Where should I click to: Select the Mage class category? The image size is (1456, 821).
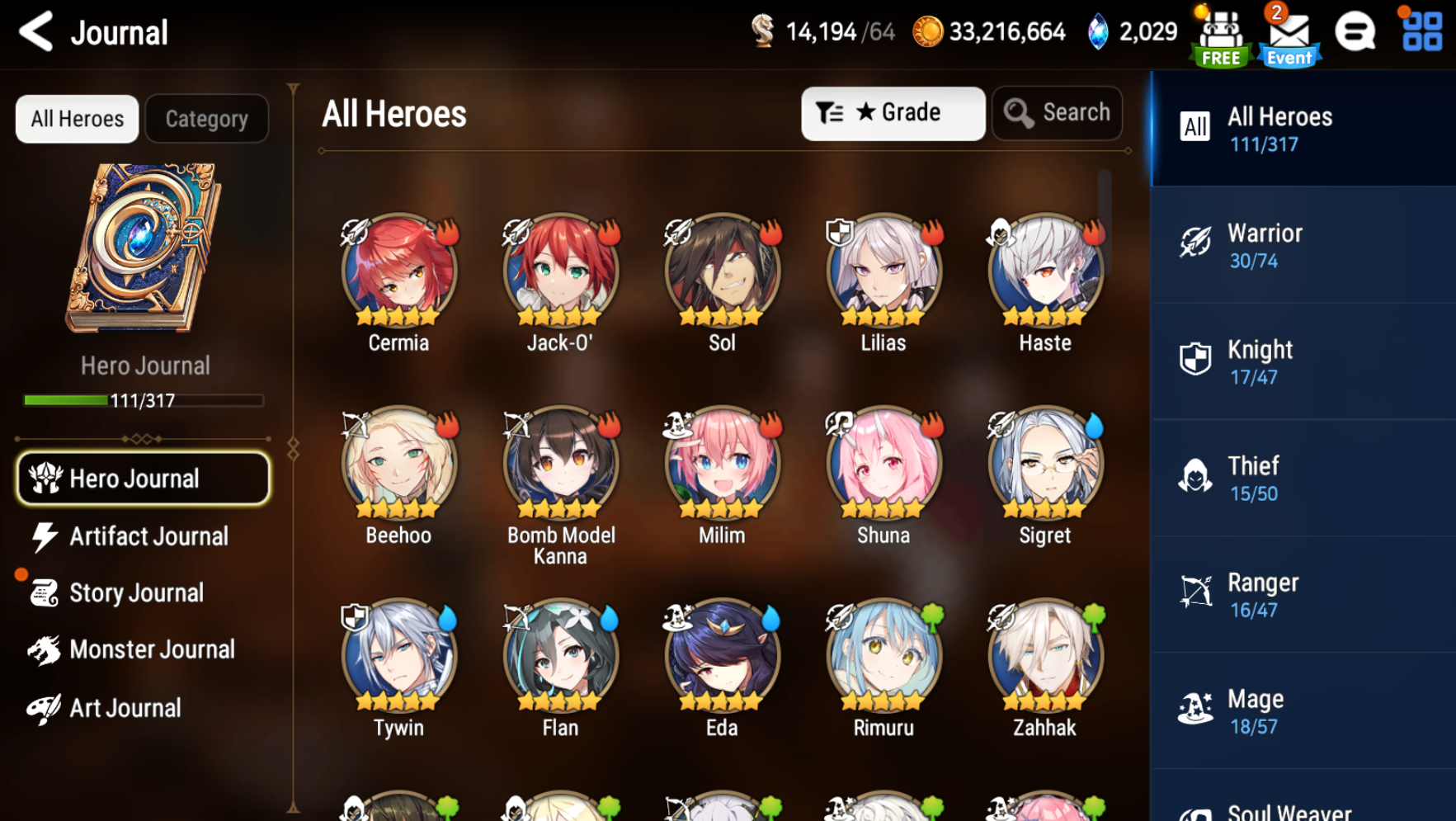pyautogui.click(x=1302, y=710)
